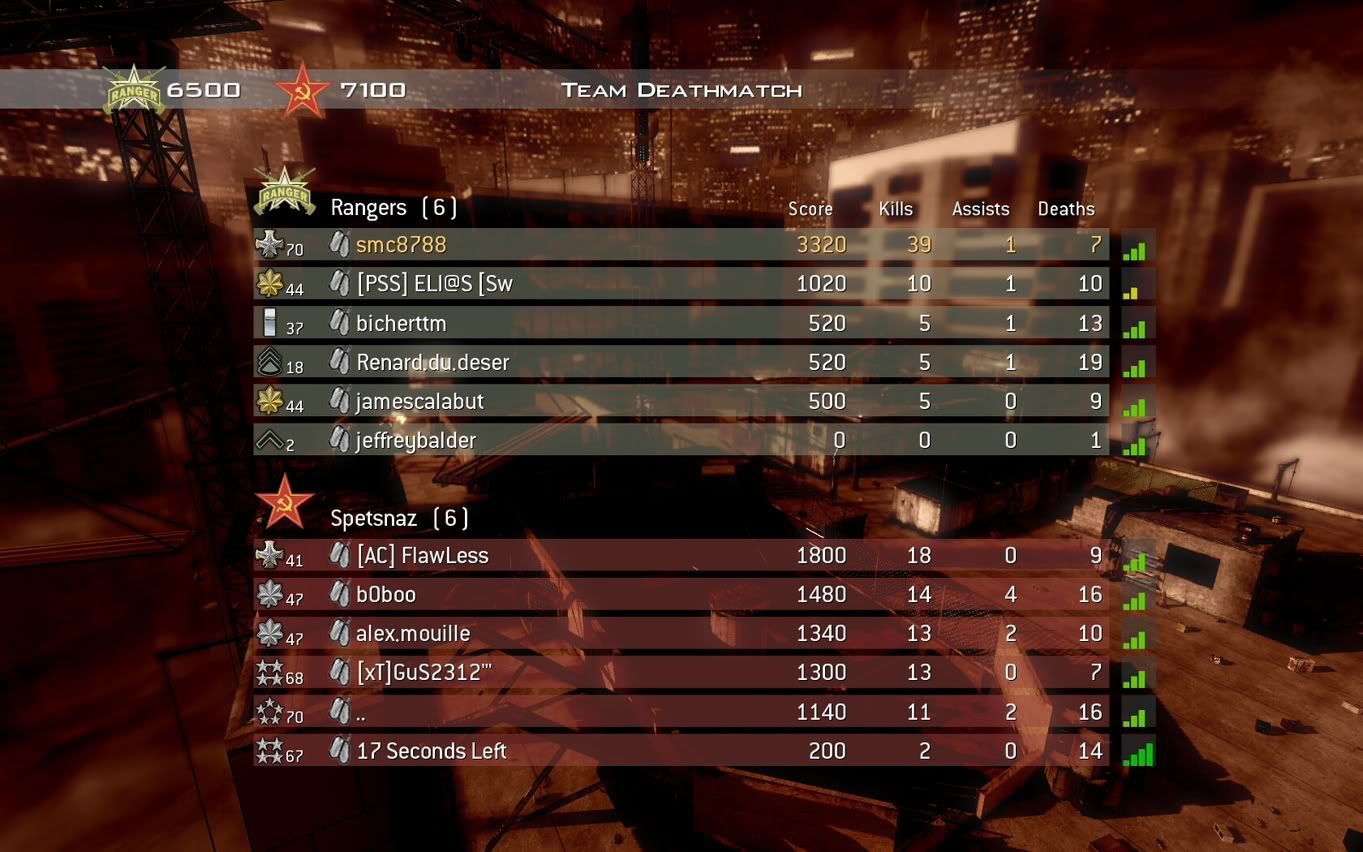Select the Rangers team header

pyautogui.click(x=393, y=208)
